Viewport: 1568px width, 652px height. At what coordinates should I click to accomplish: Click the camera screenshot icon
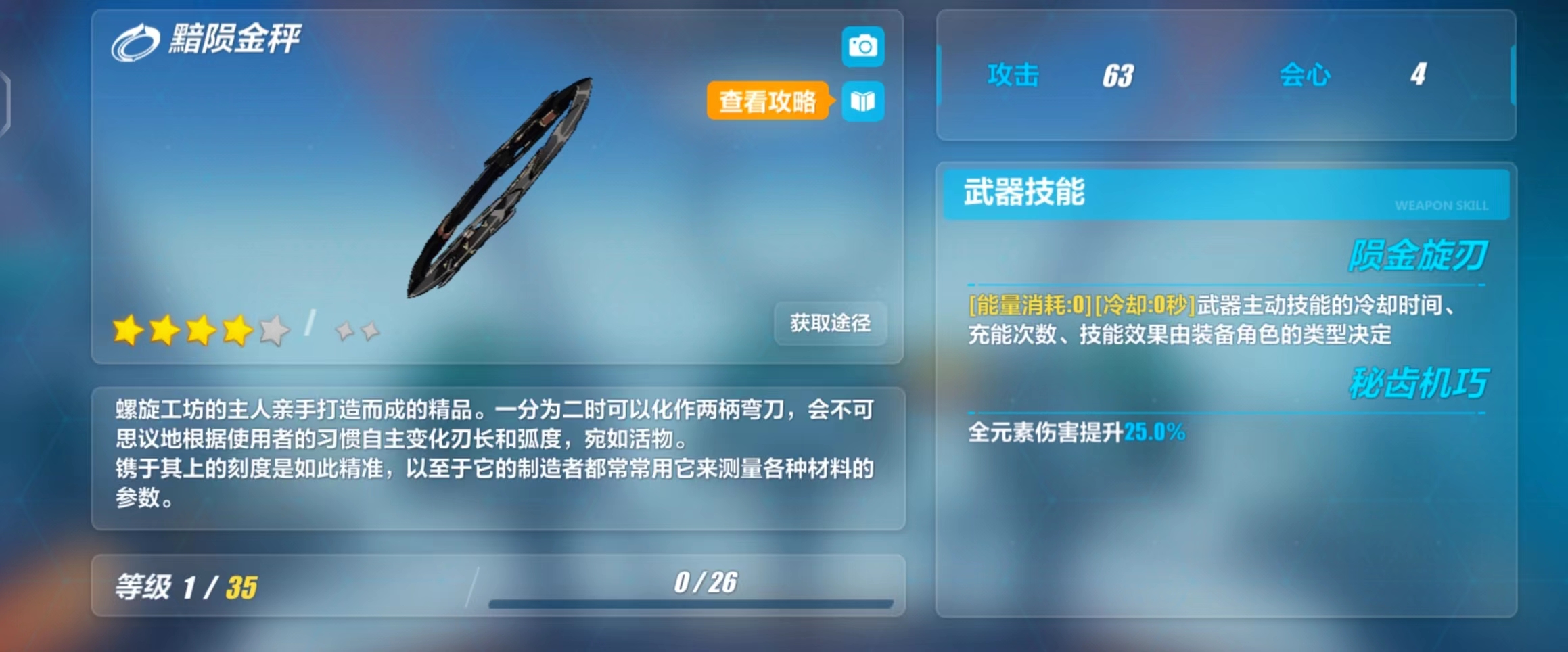point(862,47)
